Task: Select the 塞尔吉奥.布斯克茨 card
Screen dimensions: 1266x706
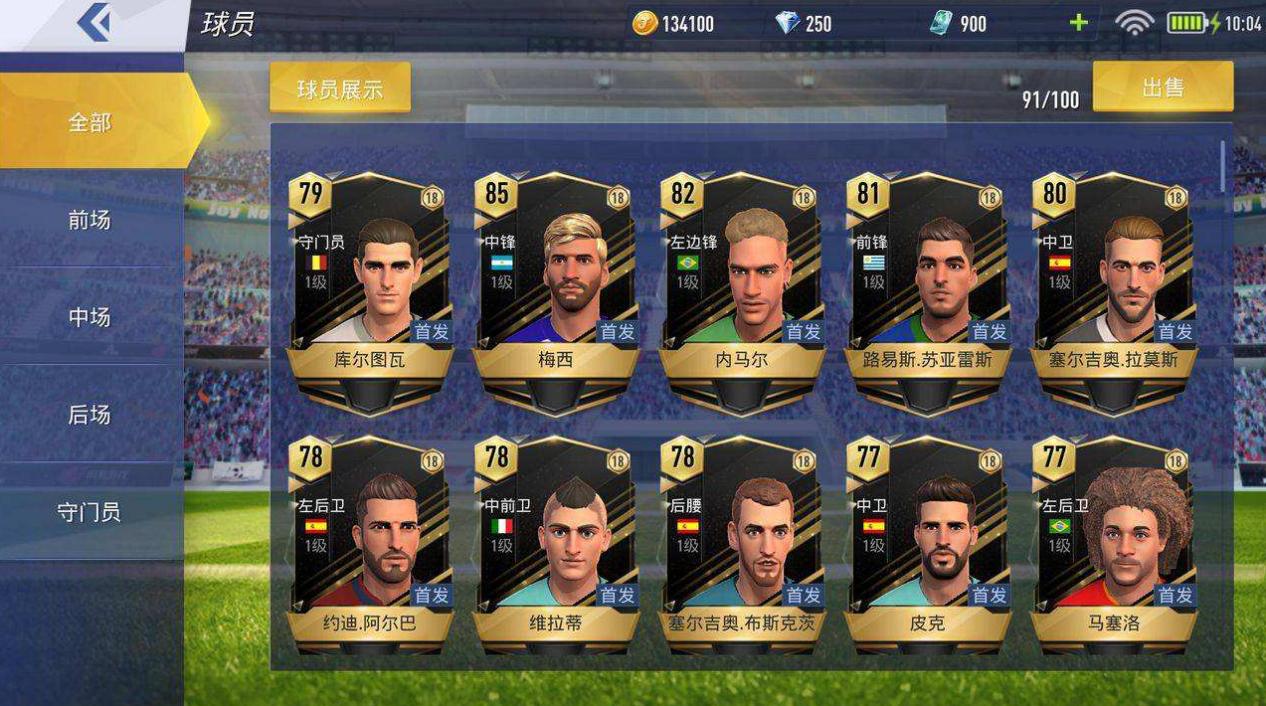Action: 741,545
